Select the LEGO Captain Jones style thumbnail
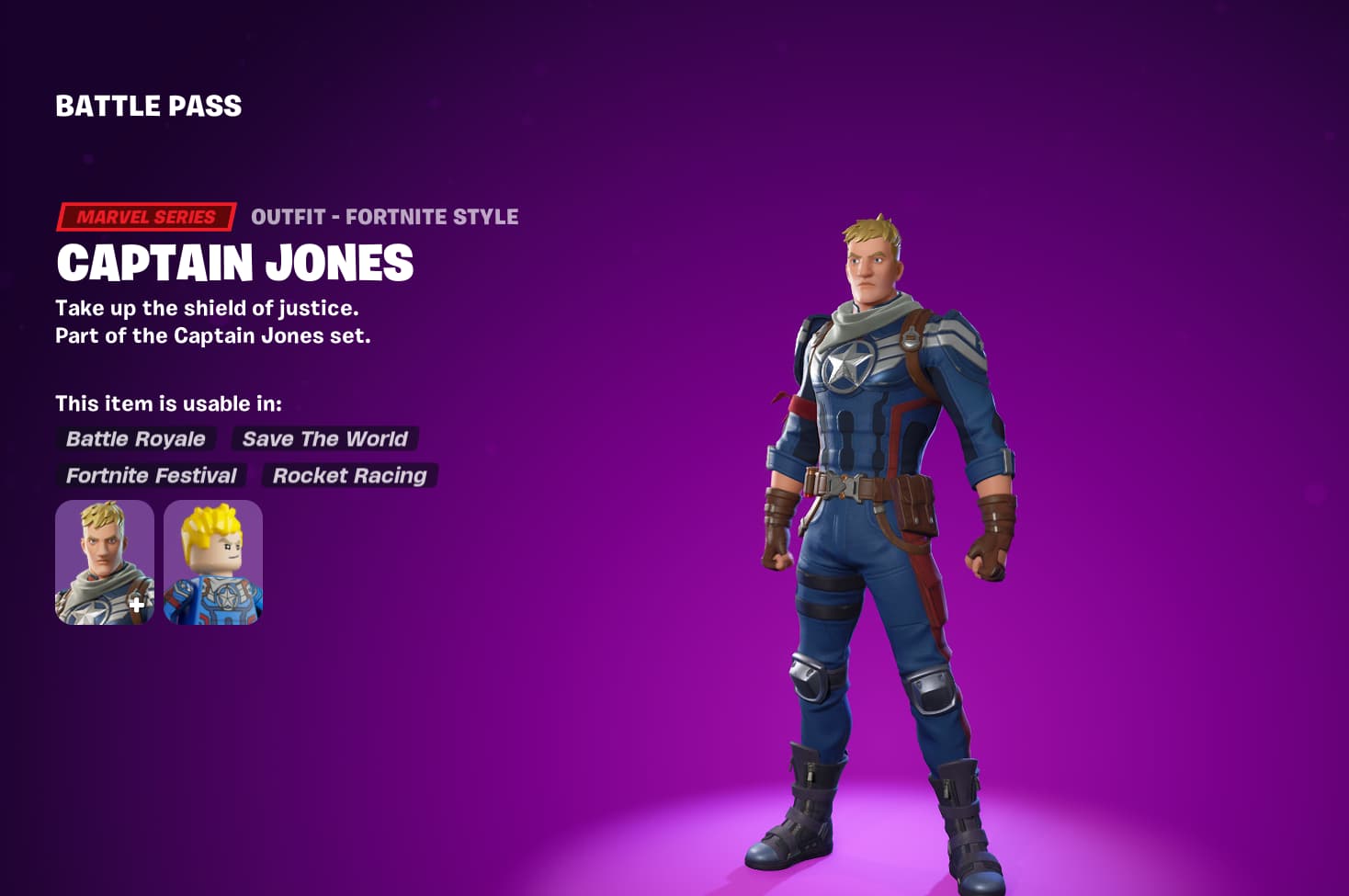Viewport: 1349px width, 896px height. 212,561
